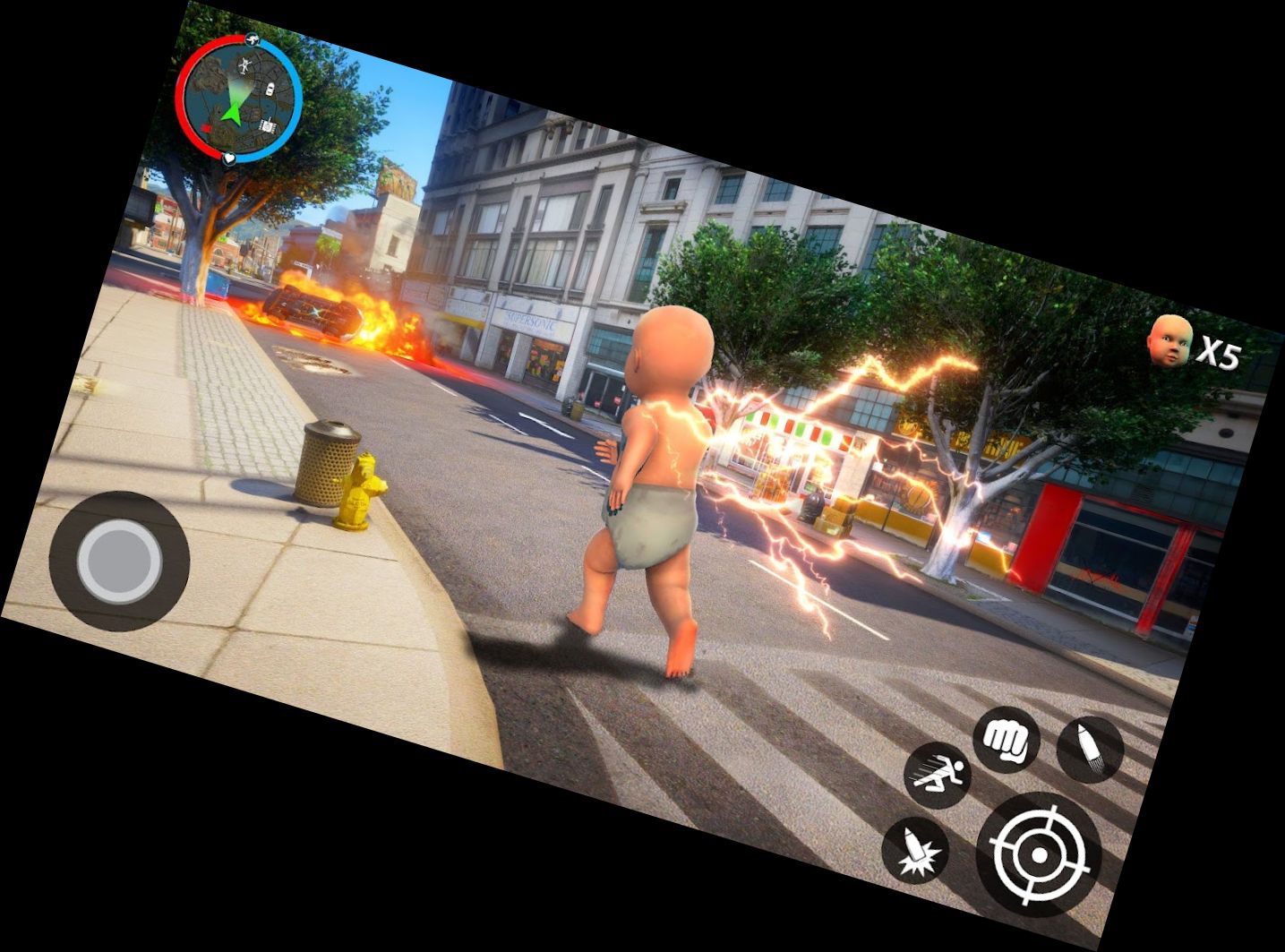
Task: Fire the bullet shoot button
Action: point(1090,750)
